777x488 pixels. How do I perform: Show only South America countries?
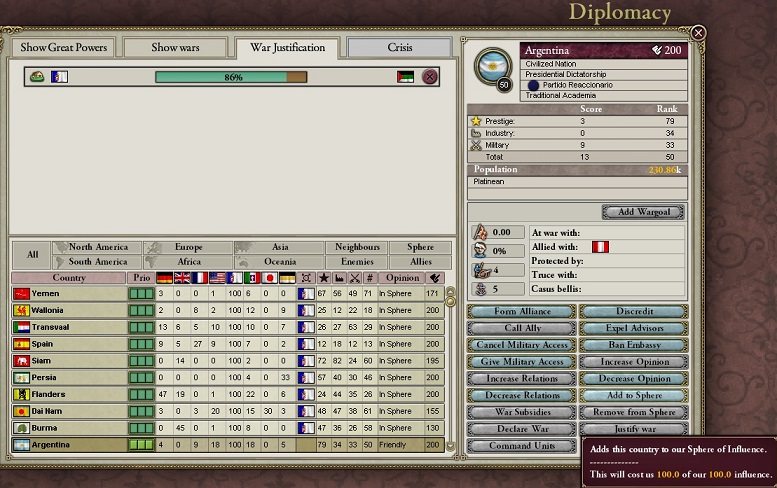[98, 262]
